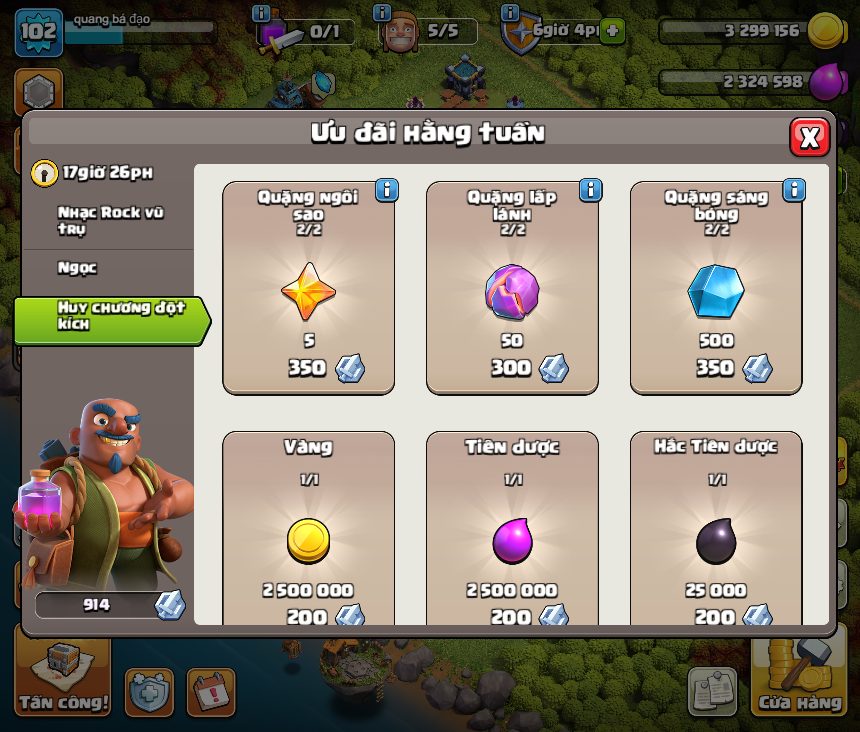Viewport: 860px width, 732px height.
Task: Show info for Quặng ngôi sao
Action: 386,190
